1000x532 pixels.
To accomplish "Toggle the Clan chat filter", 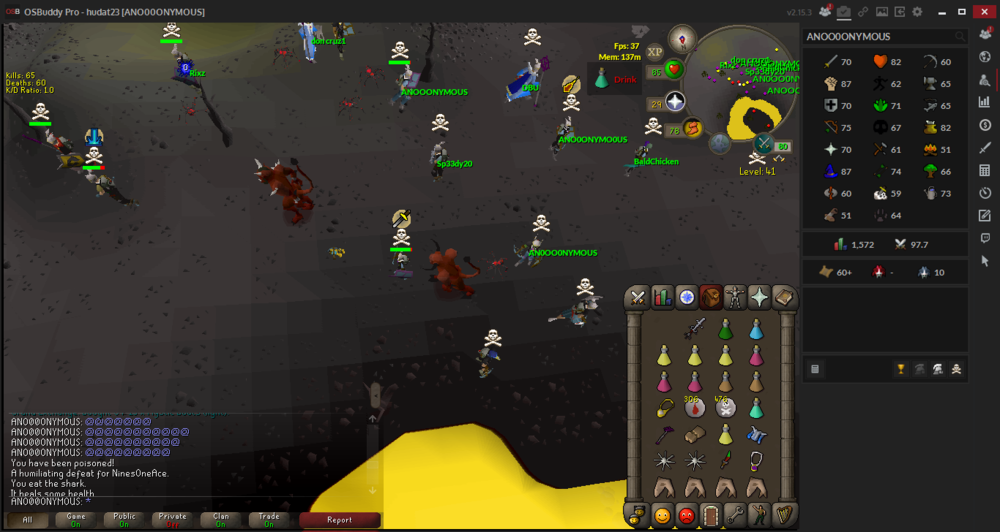I will click(221, 520).
